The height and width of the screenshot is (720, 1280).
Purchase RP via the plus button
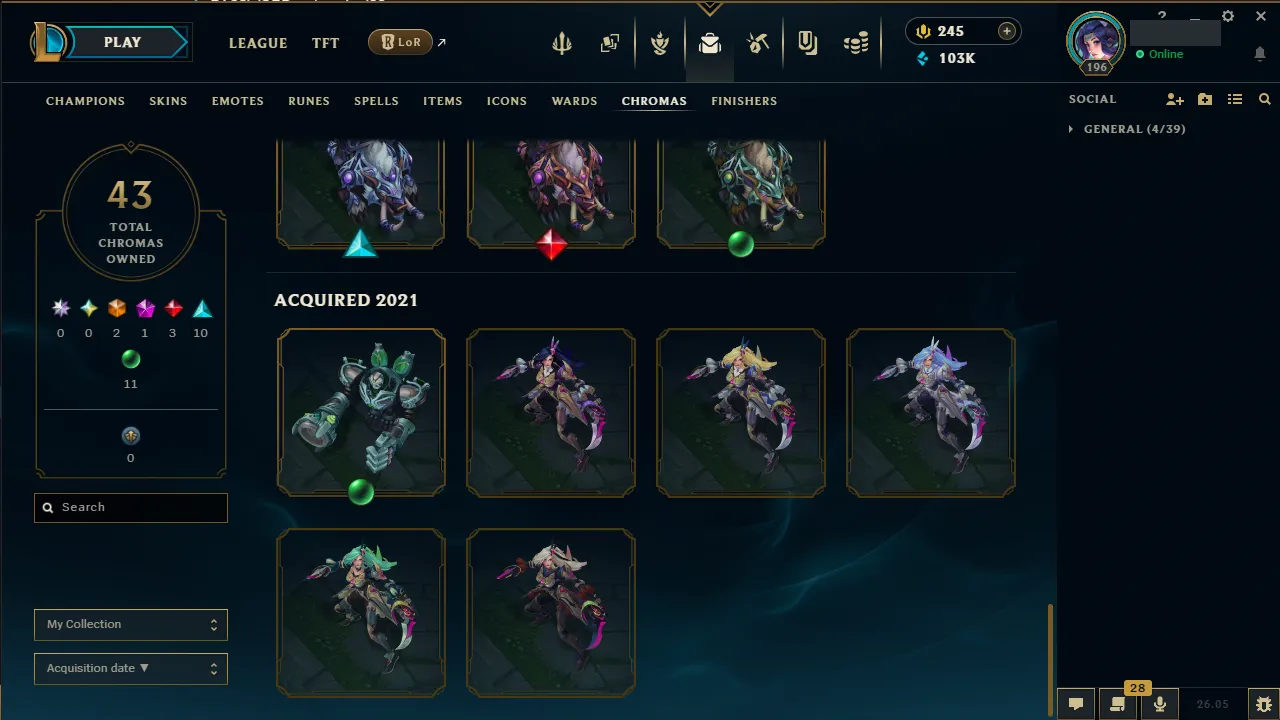click(1005, 31)
